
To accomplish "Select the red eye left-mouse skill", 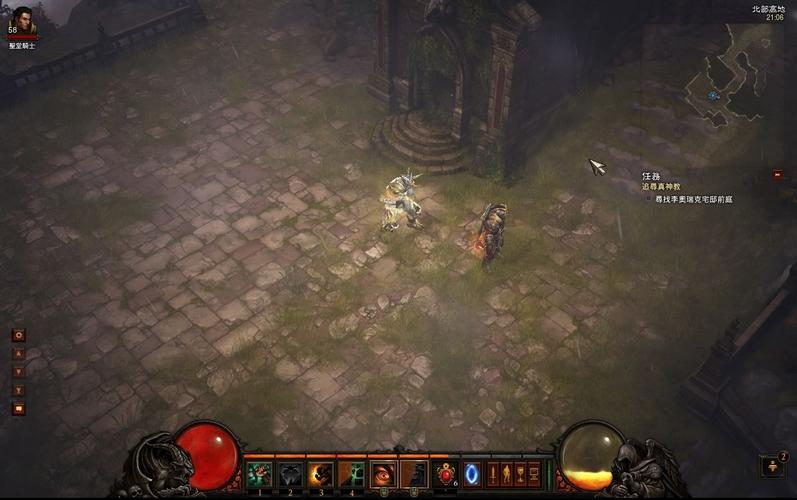I will [384, 474].
